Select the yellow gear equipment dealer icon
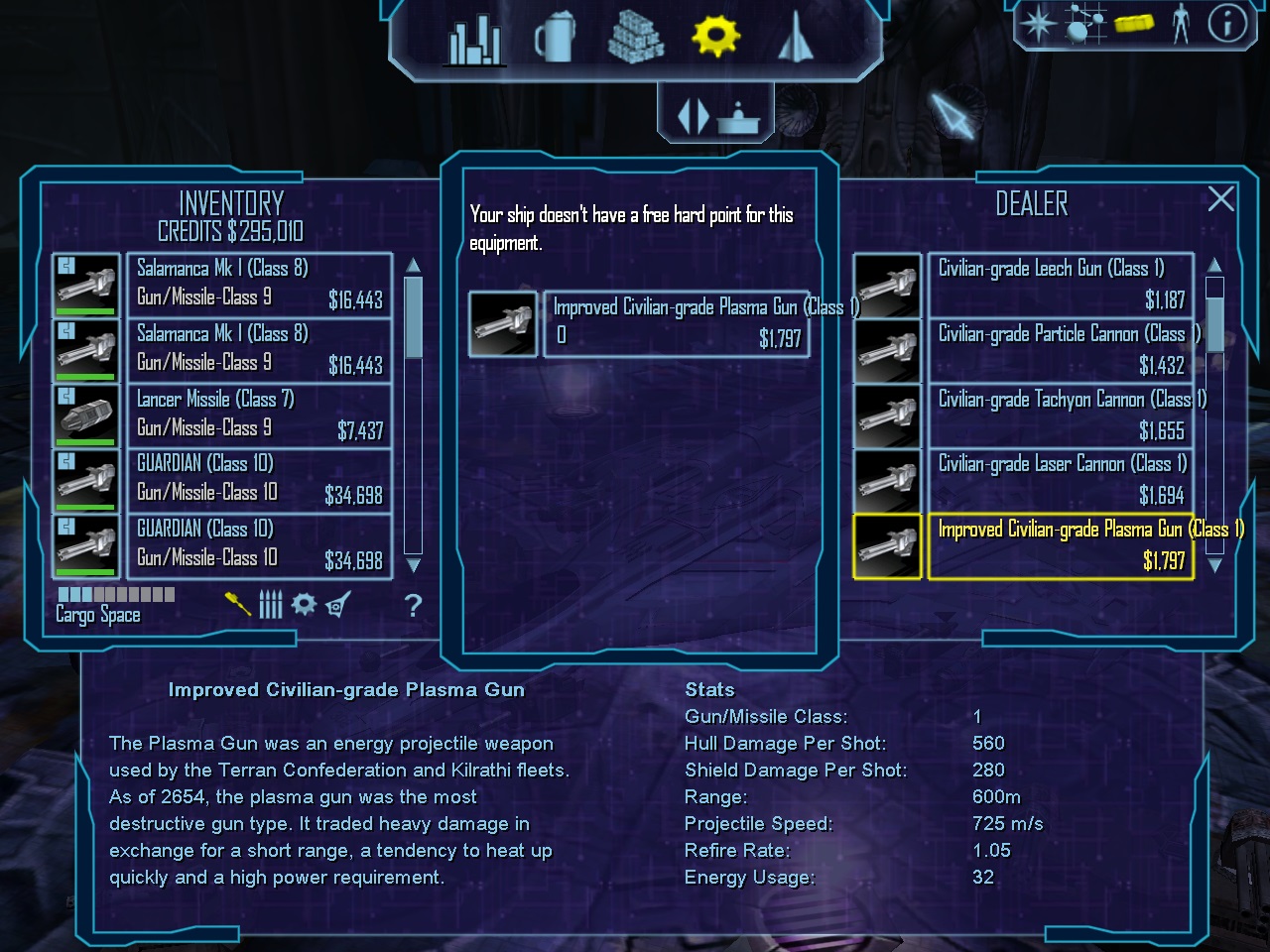Viewport: 1270px width, 952px height. click(x=715, y=37)
